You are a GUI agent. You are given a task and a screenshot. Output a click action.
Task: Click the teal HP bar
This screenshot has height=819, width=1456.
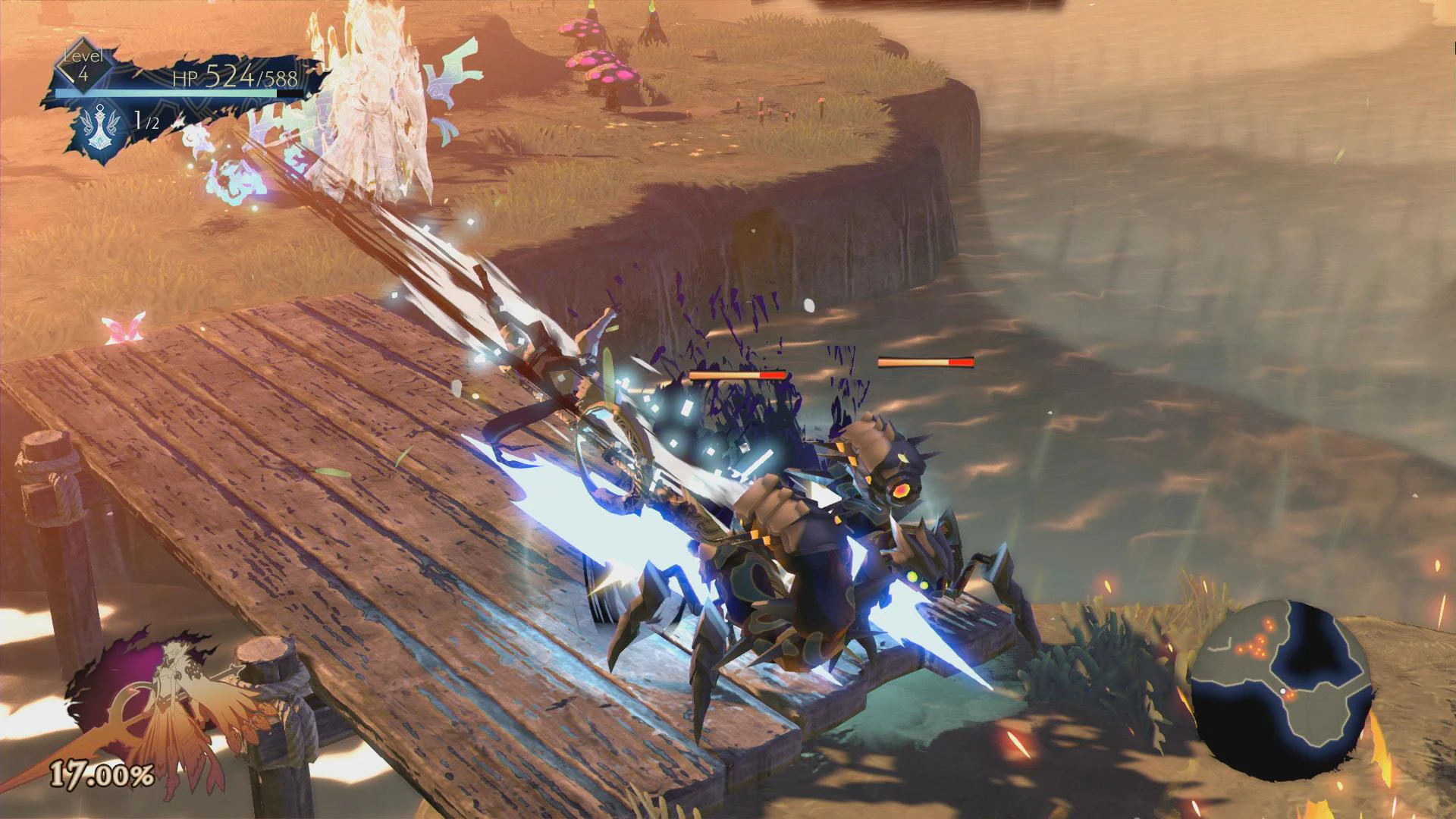pos(174,94)
